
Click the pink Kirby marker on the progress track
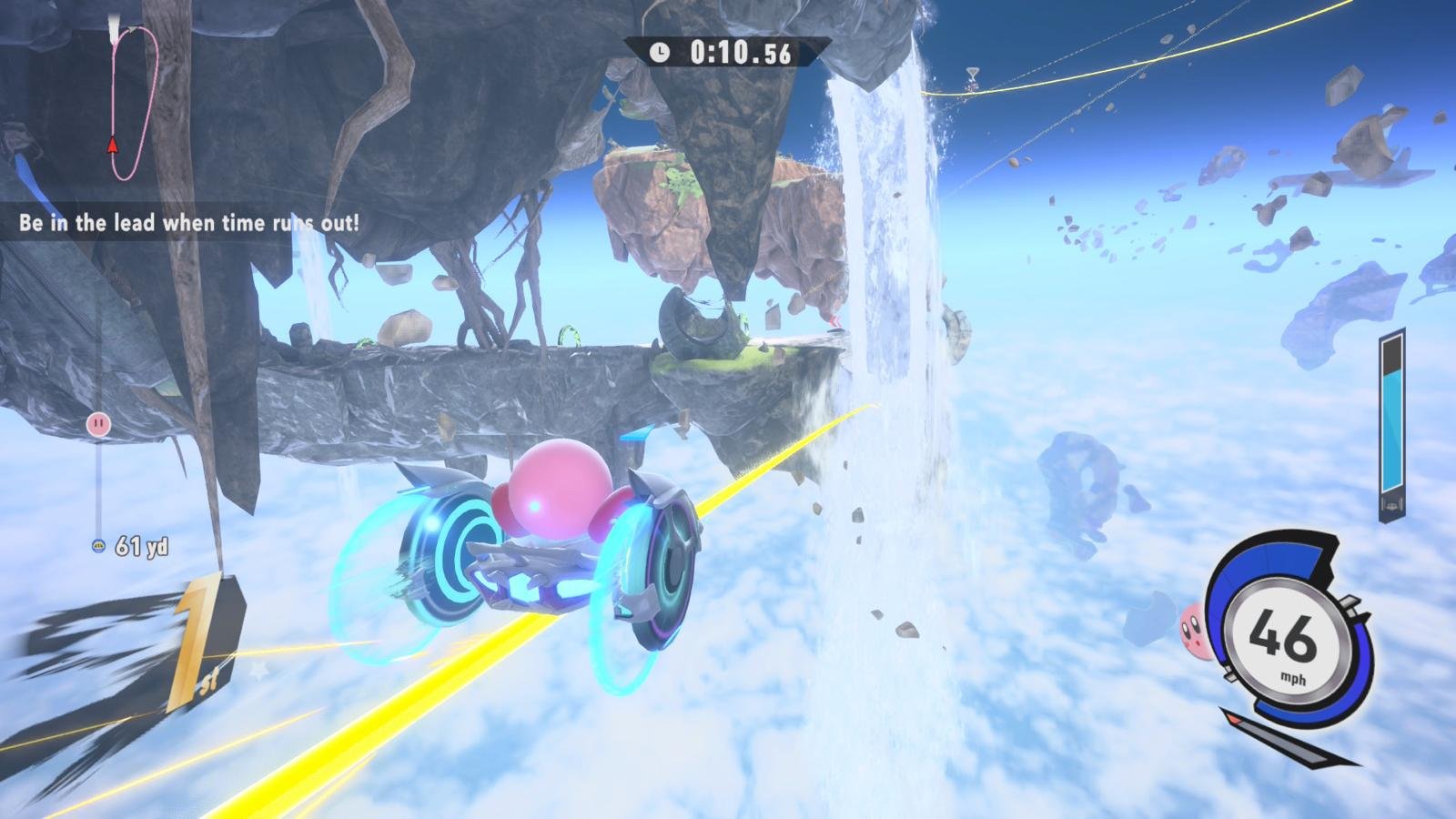coord(97,423)
